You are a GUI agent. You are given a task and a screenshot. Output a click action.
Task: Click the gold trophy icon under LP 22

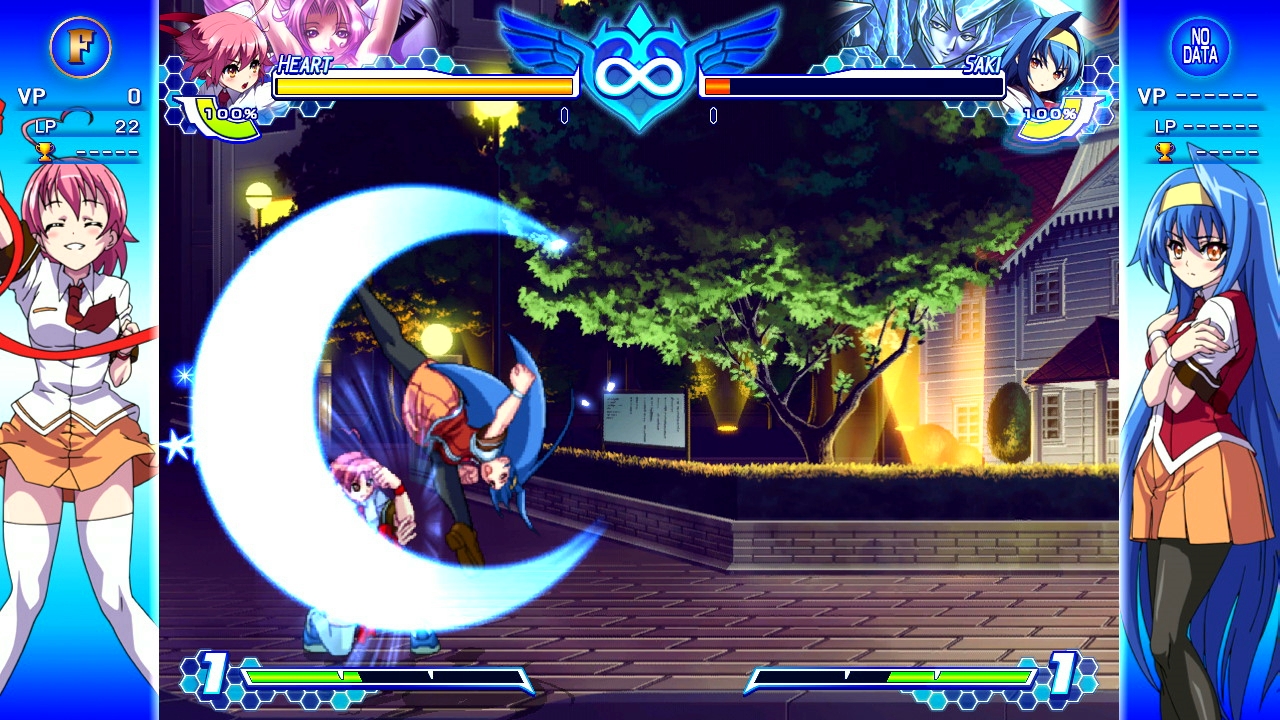[x=44, y=152]
